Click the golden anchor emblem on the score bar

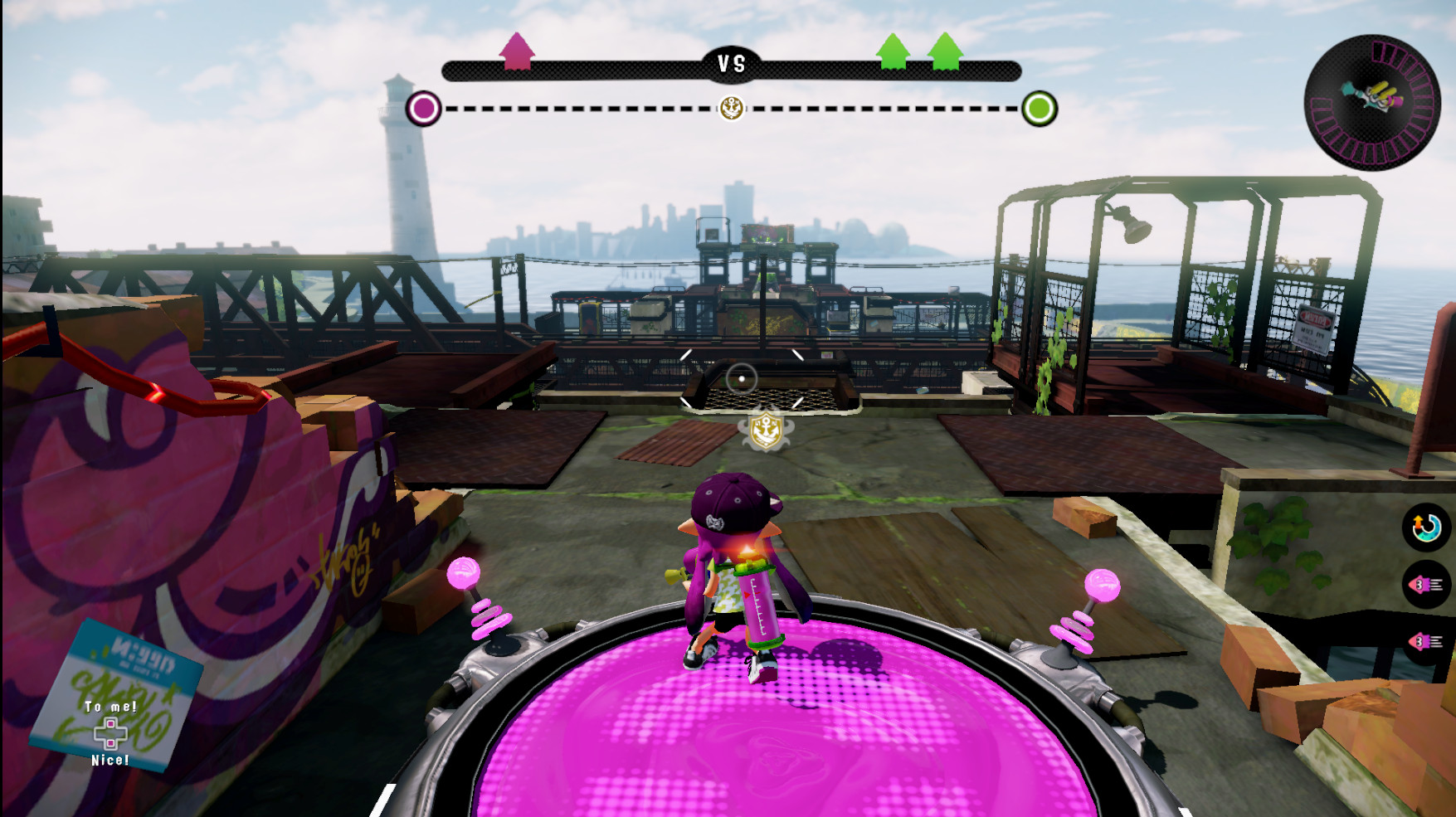tap(731, 108)
